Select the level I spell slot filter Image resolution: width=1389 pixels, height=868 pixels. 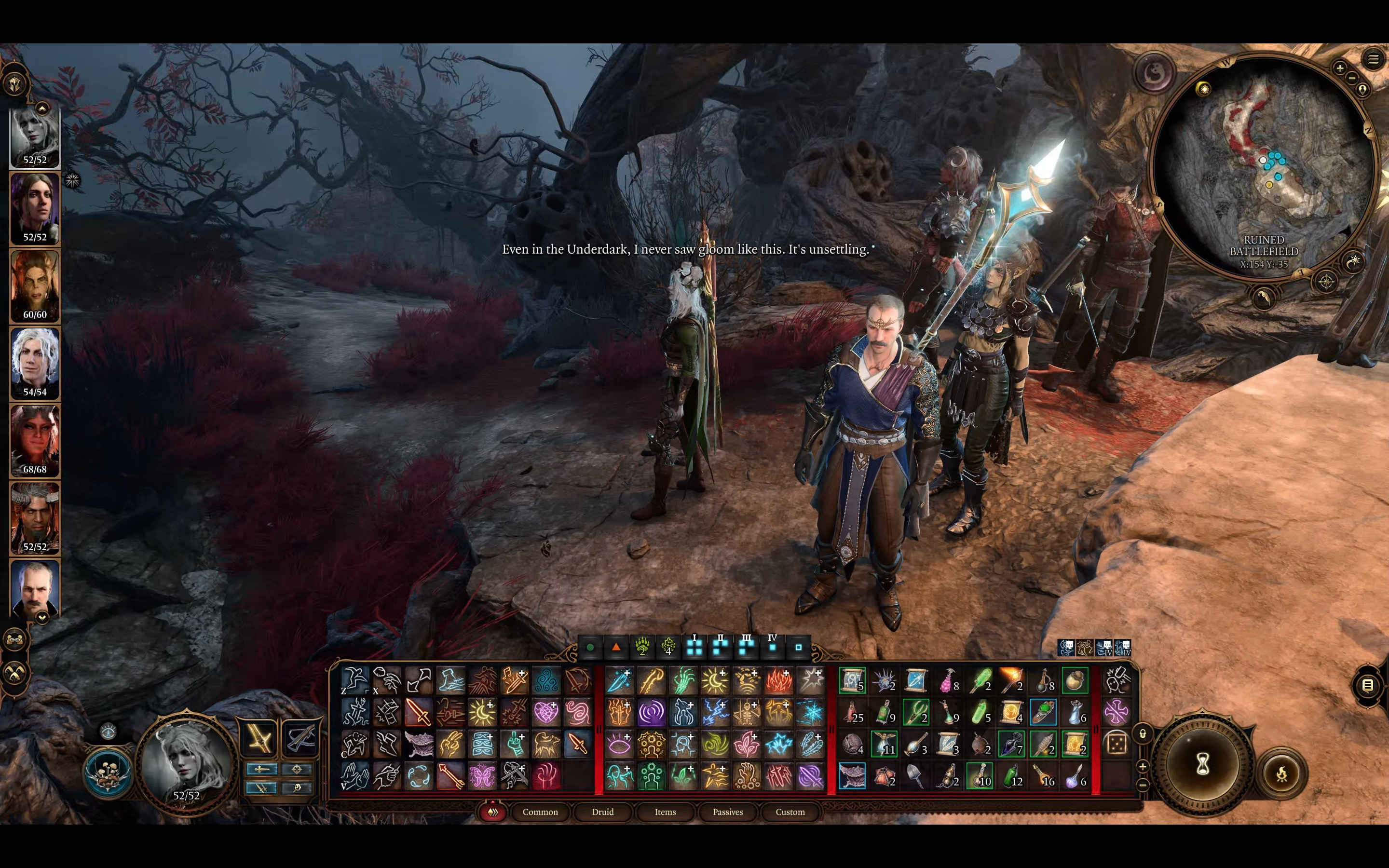click(x=694, y=647)
